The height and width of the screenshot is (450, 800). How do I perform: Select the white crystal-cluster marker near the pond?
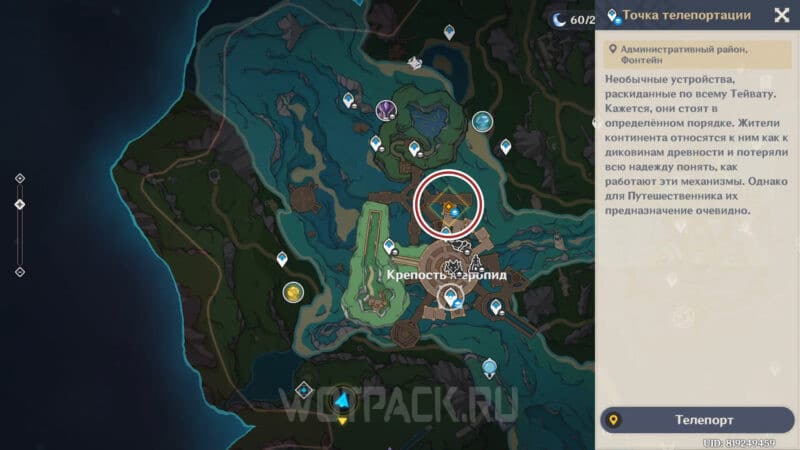pos(414,63)
